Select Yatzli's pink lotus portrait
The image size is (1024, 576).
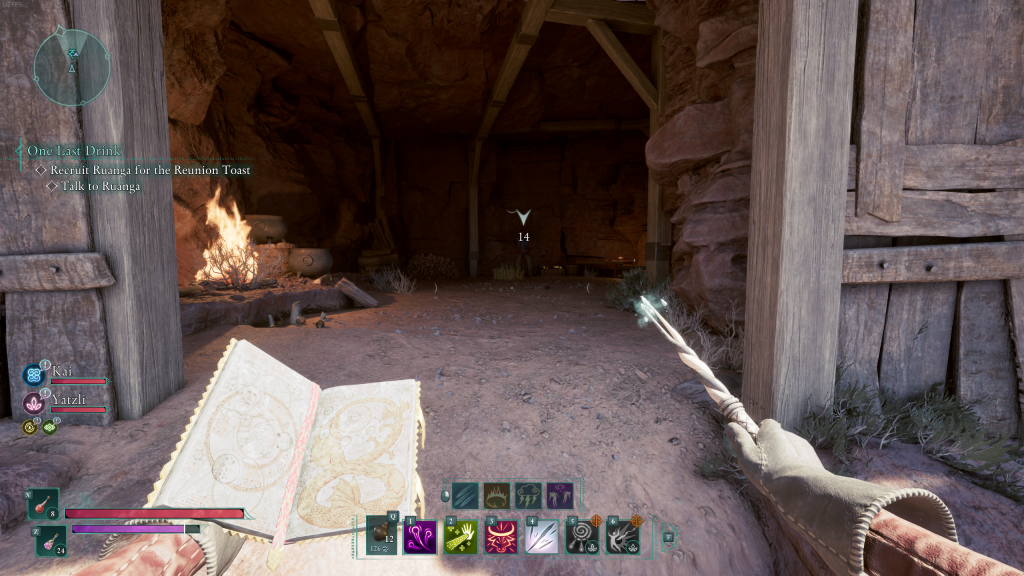point(32,403)
